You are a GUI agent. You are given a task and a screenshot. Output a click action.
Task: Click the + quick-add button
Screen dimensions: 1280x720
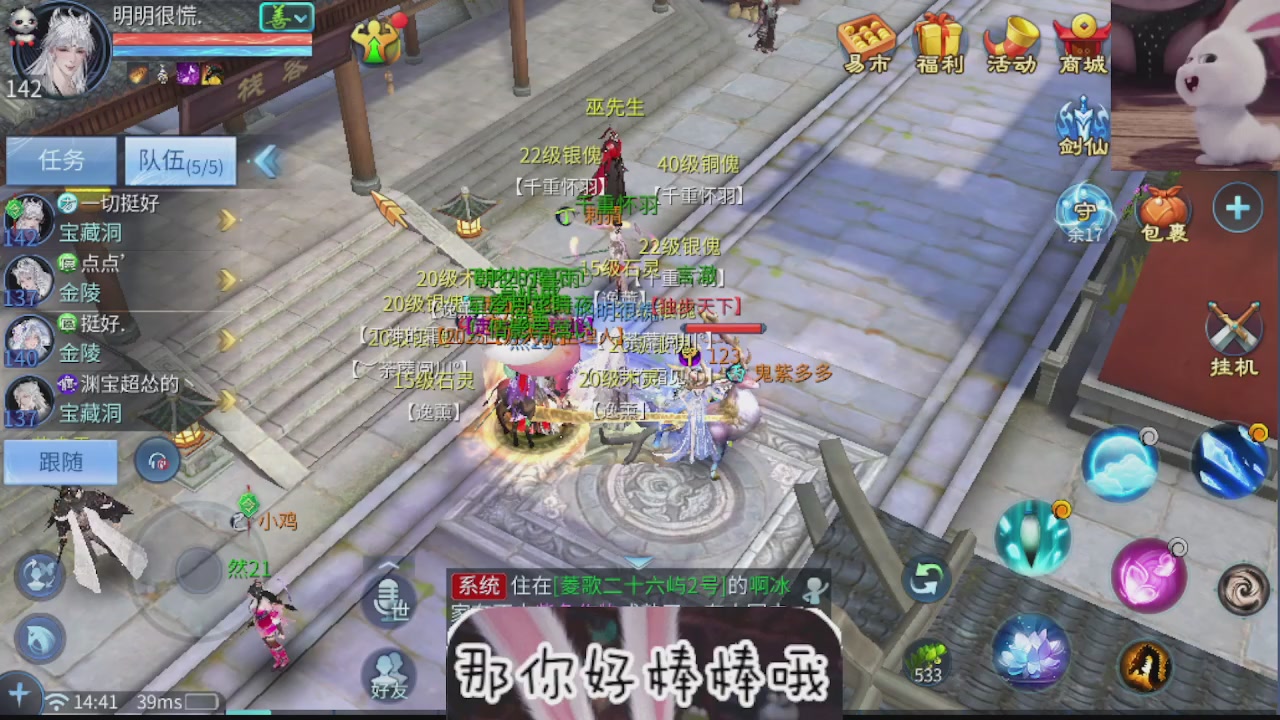pos(1238,208)
